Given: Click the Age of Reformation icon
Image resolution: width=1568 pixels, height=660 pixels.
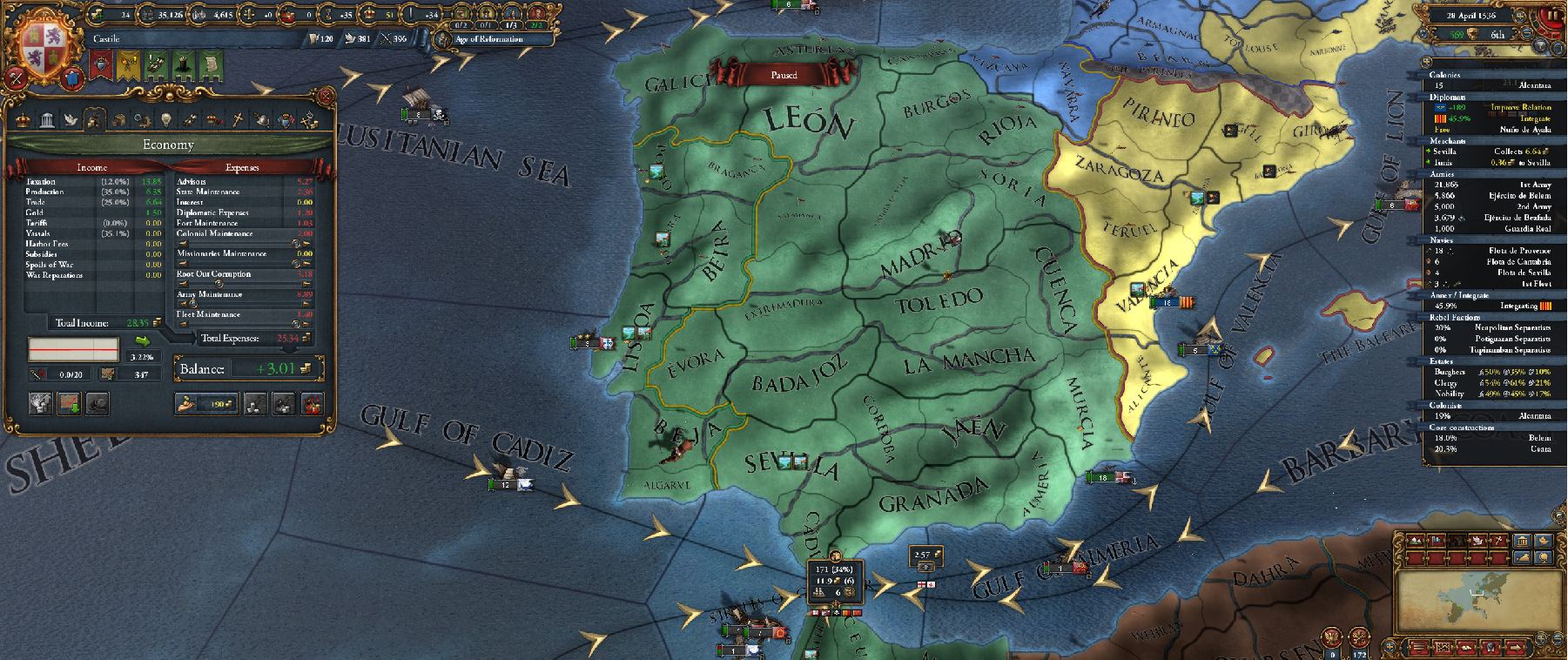Looking at the screenshot, I should (442, 39).
